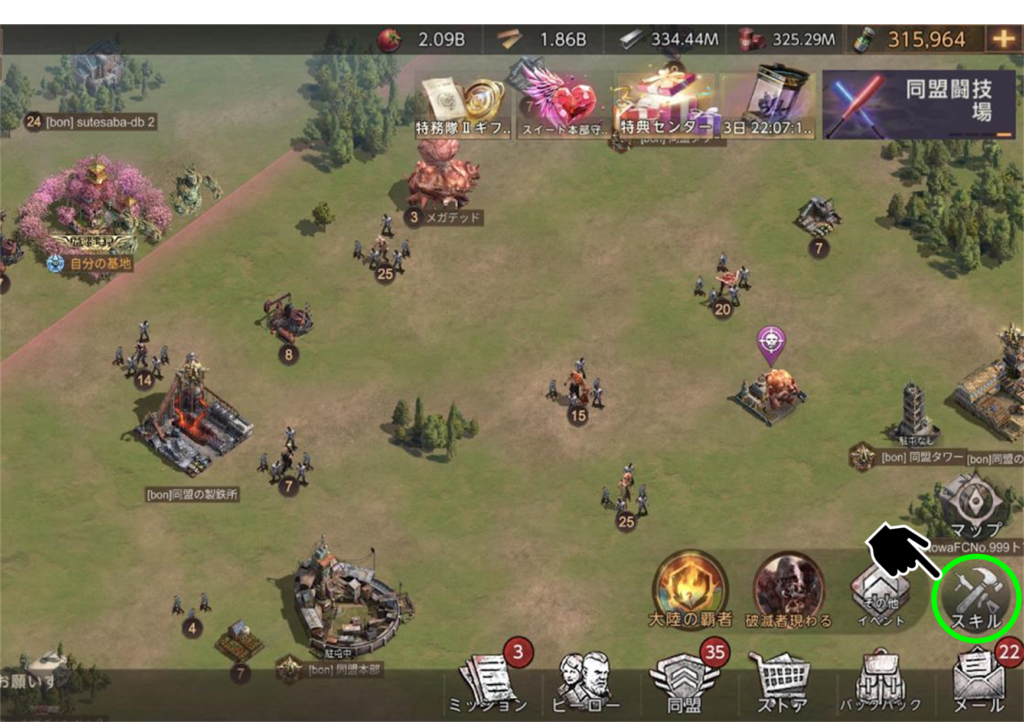Jump to 自分の基地 (my base) label
Viewport: 1024px width, 722px height.
coord(92,264)
